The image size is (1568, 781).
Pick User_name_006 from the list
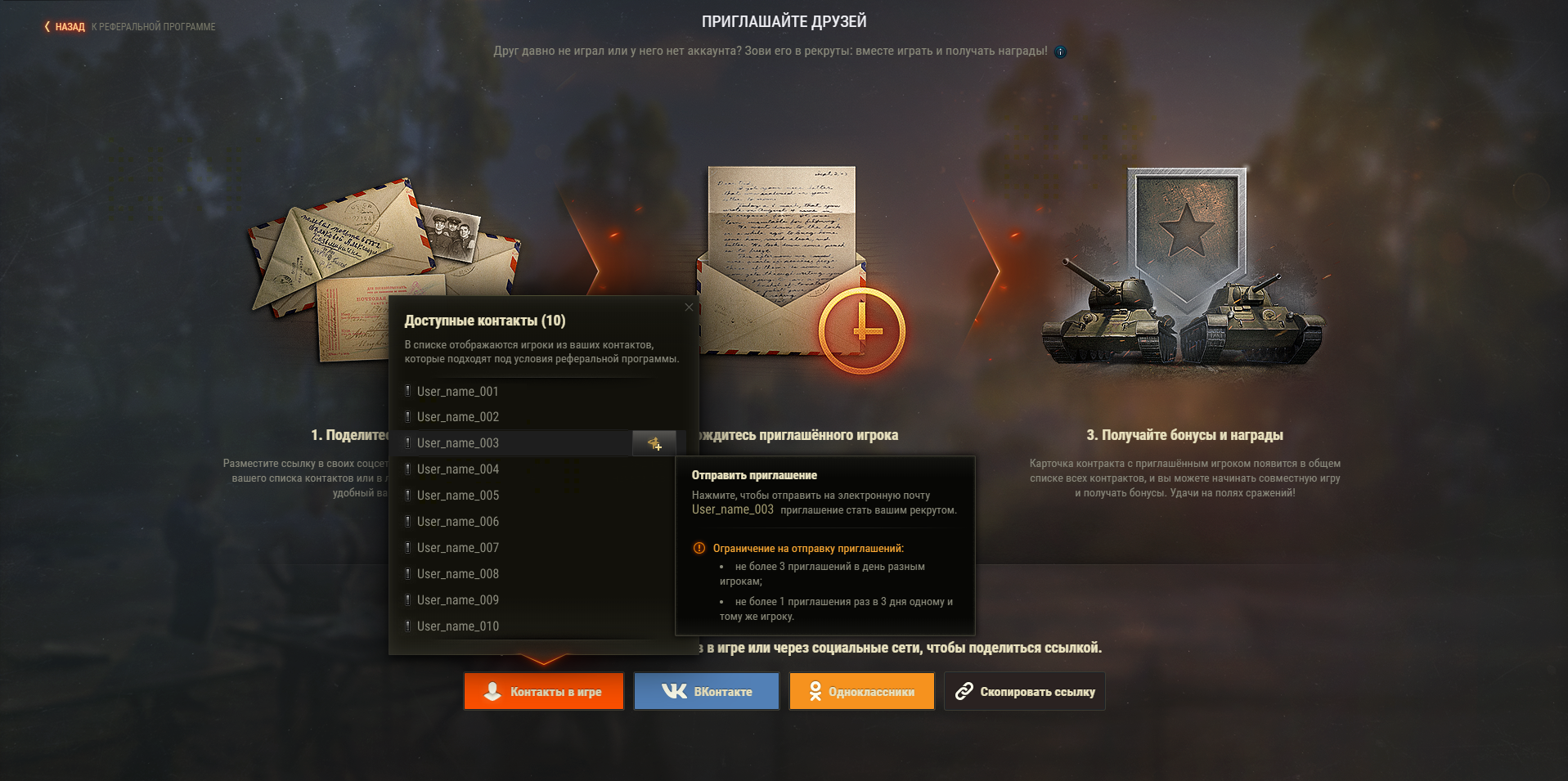pos(457,522)
